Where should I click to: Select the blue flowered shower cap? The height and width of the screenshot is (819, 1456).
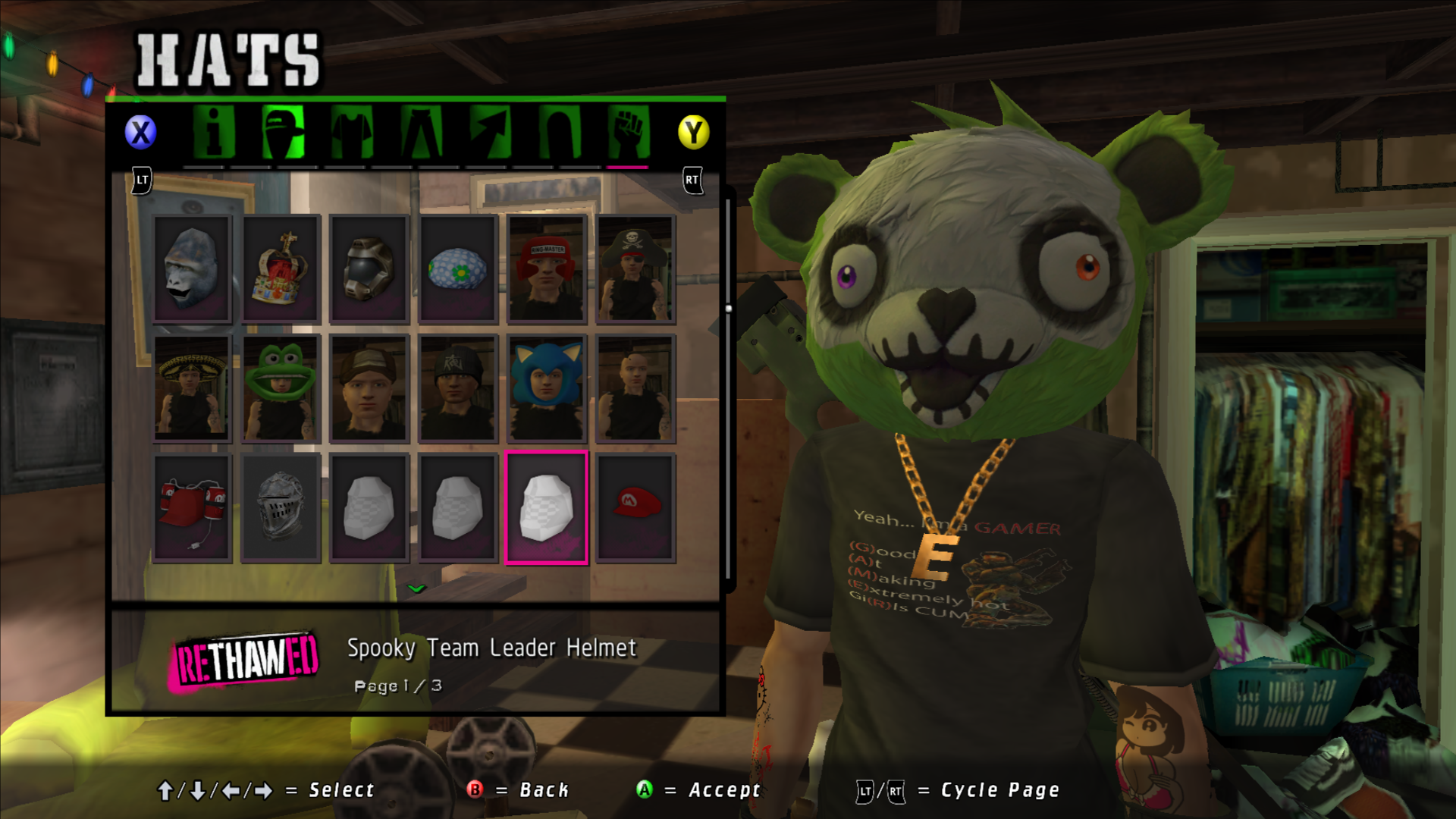coord(458,268)
